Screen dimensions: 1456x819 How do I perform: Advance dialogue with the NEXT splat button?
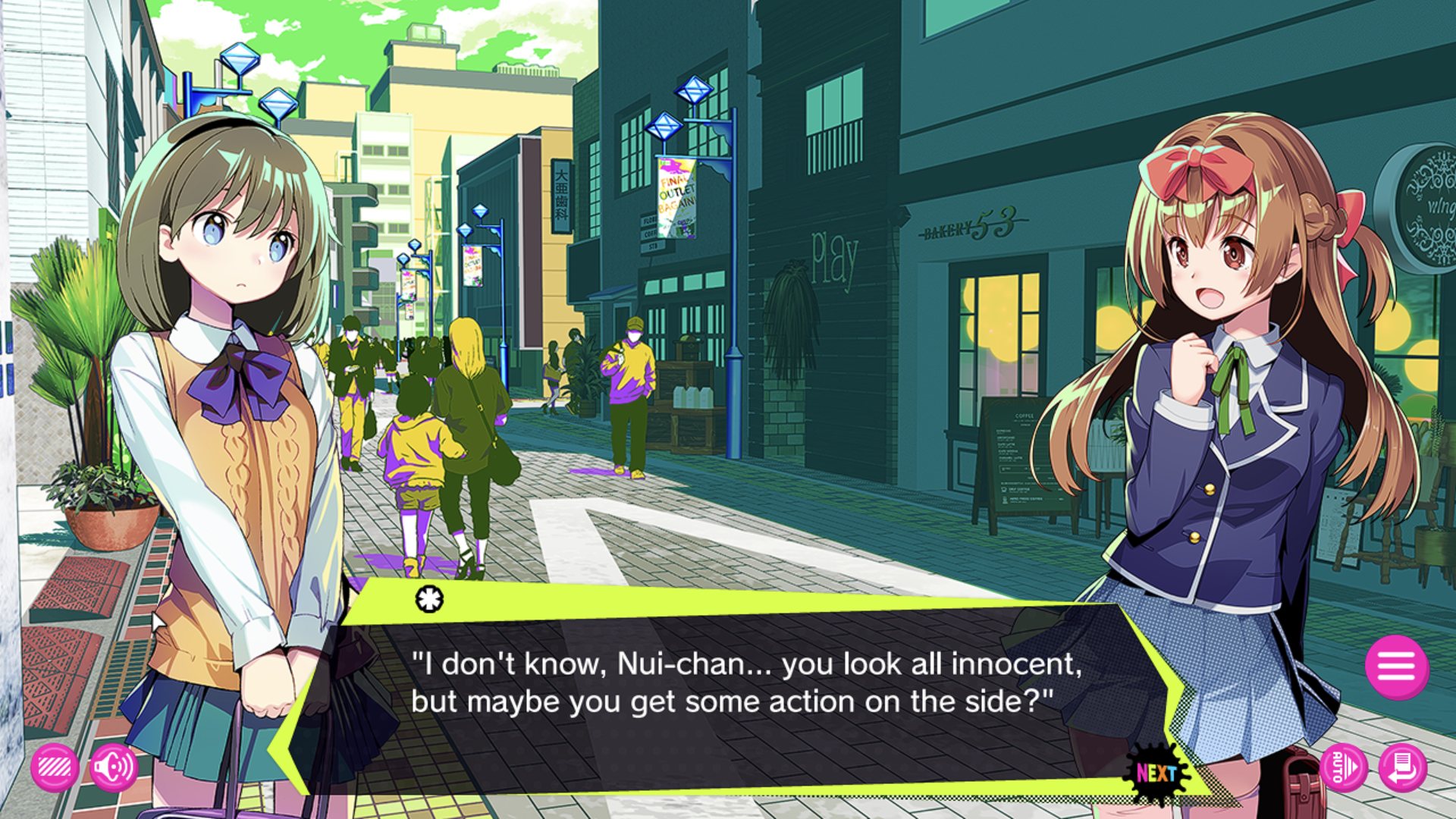pos(1156,773)
